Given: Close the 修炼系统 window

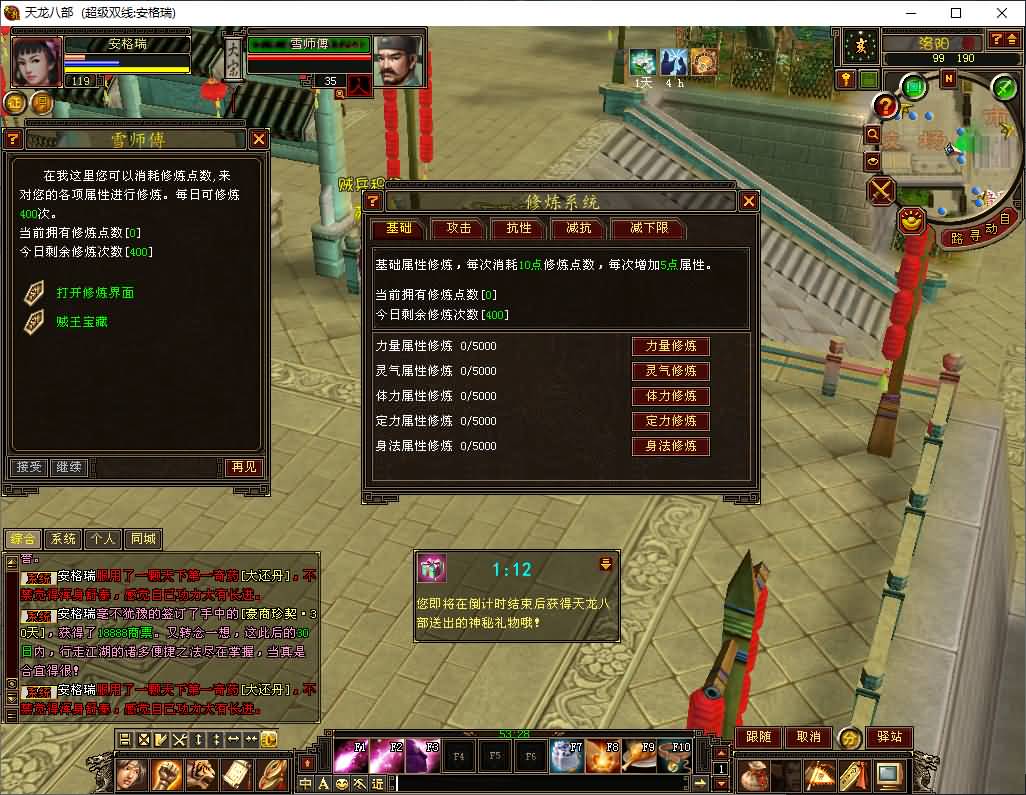Looking at the screenshot, I should tap(748, 201).
